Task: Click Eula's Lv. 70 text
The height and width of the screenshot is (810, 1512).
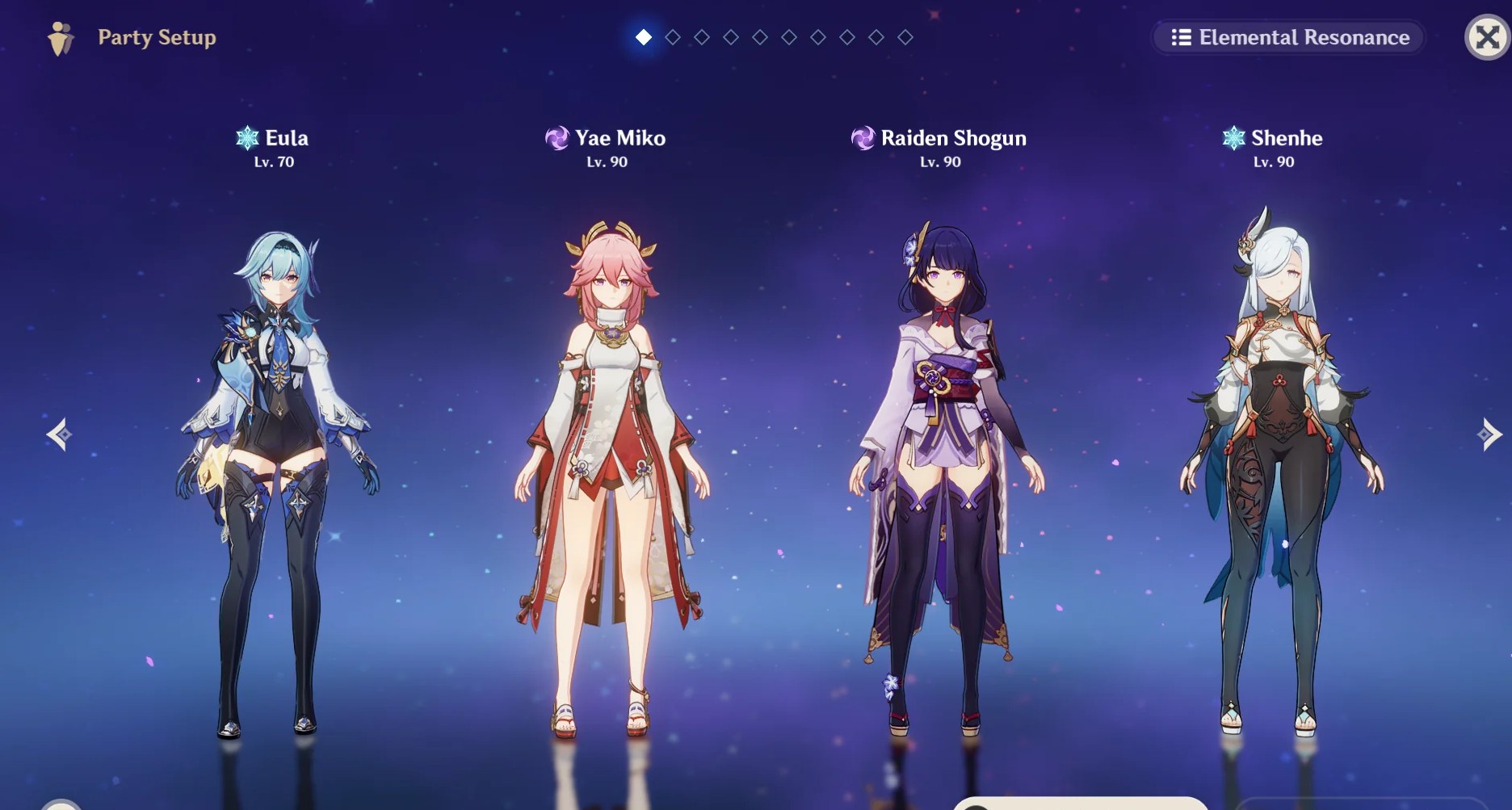Action: tap(272, 162)
